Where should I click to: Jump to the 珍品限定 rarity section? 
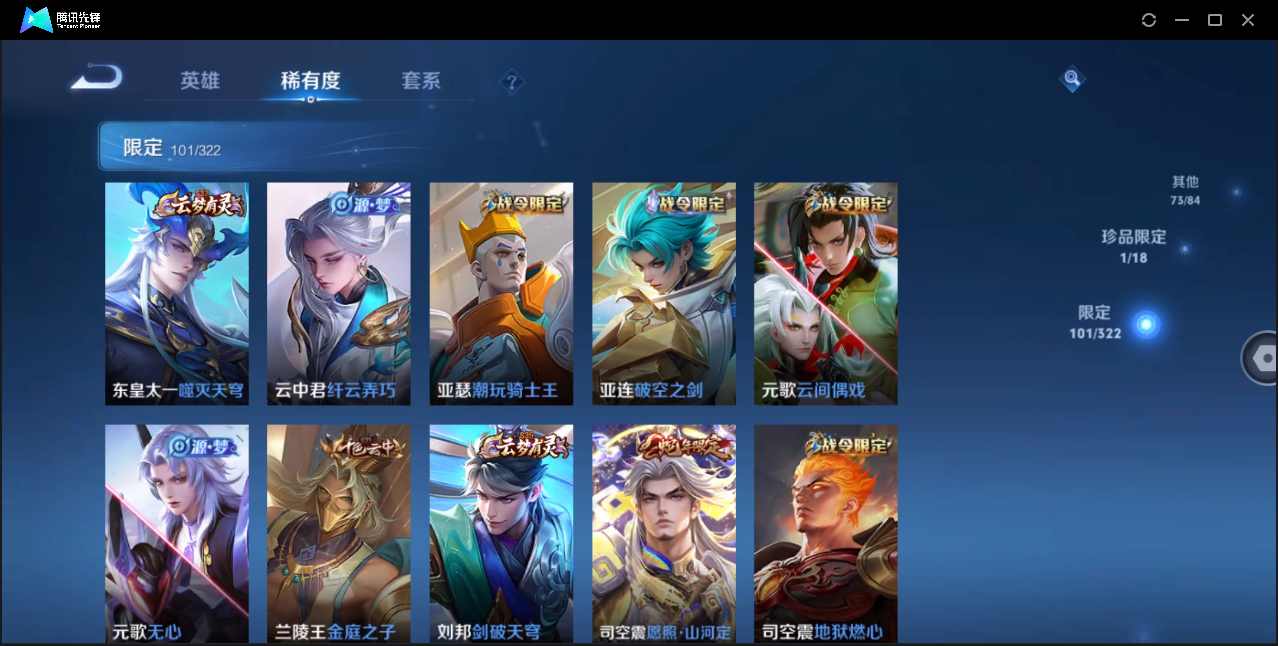coord(1134,246)
